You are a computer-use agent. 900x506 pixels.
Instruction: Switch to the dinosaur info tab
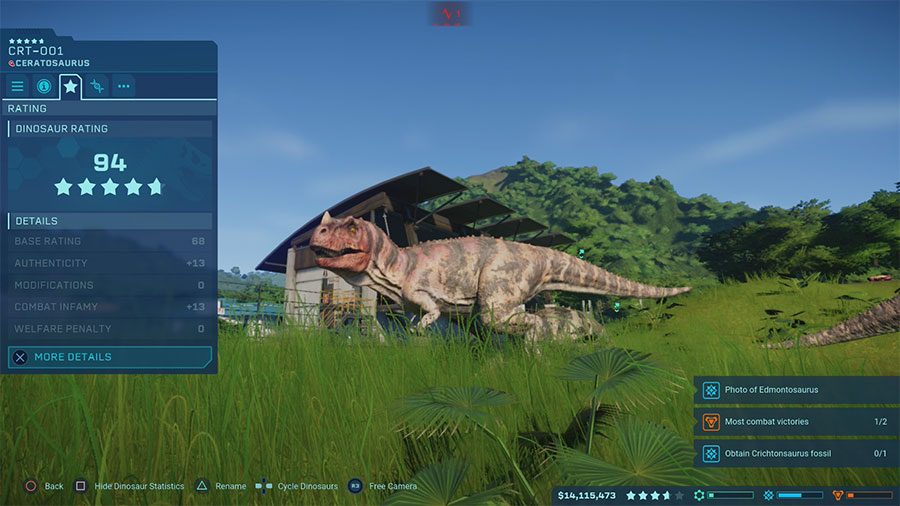44,86
